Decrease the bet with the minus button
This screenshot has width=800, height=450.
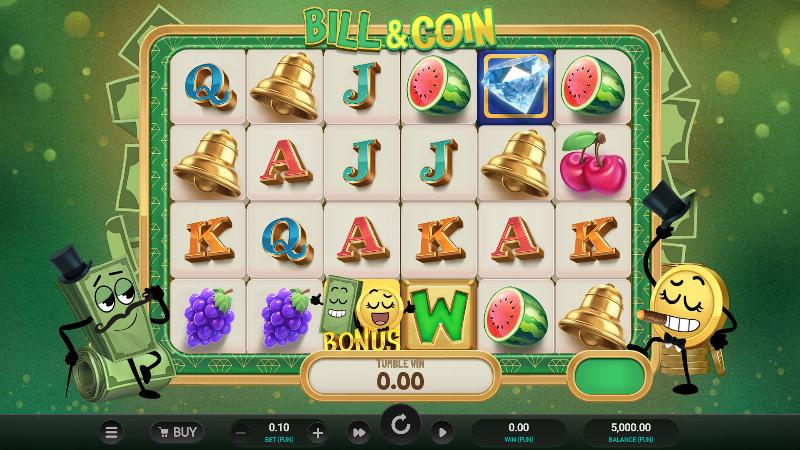[x=241, y=432]
